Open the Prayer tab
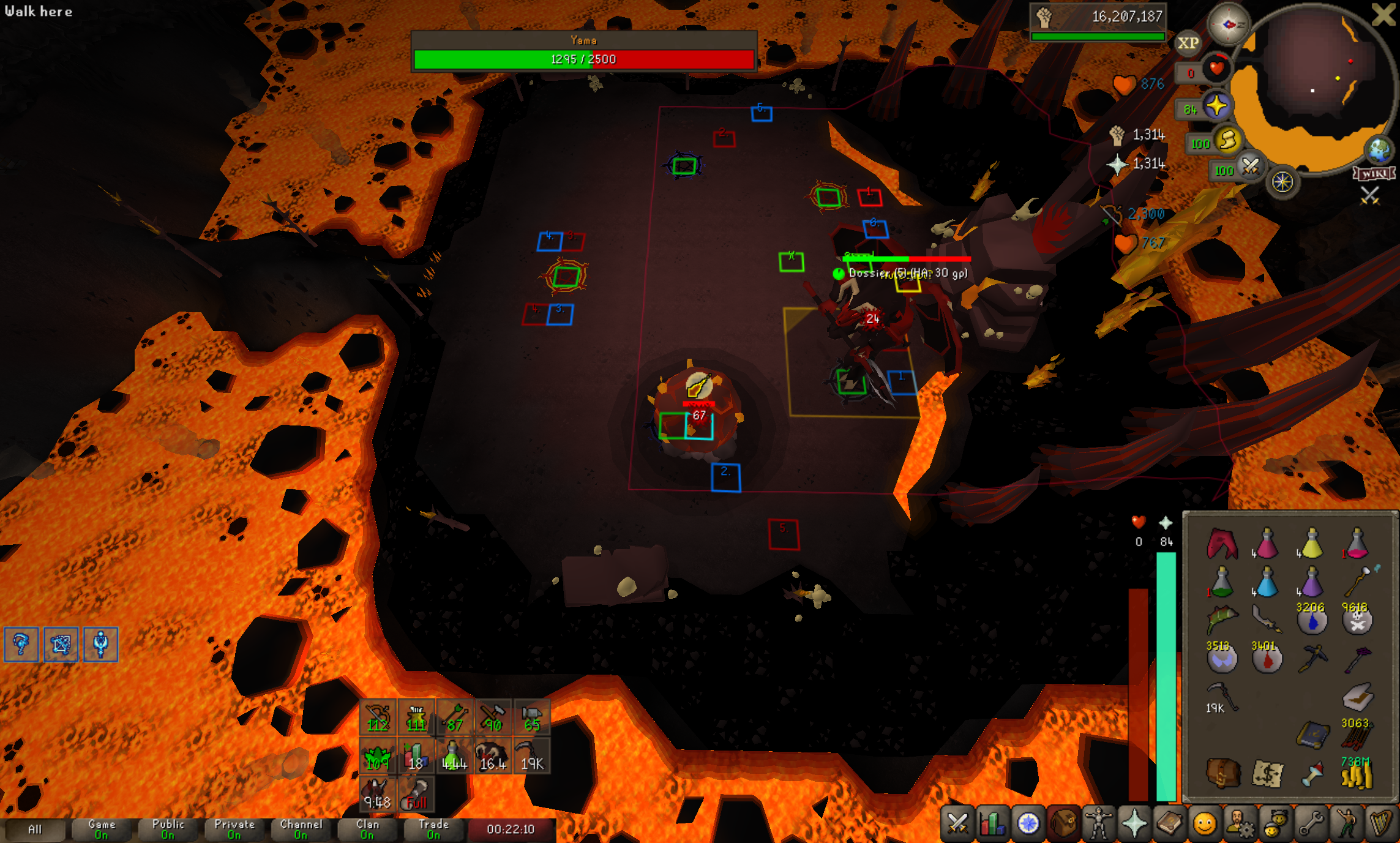The image size is (1400, 843). coord(1134,823)
